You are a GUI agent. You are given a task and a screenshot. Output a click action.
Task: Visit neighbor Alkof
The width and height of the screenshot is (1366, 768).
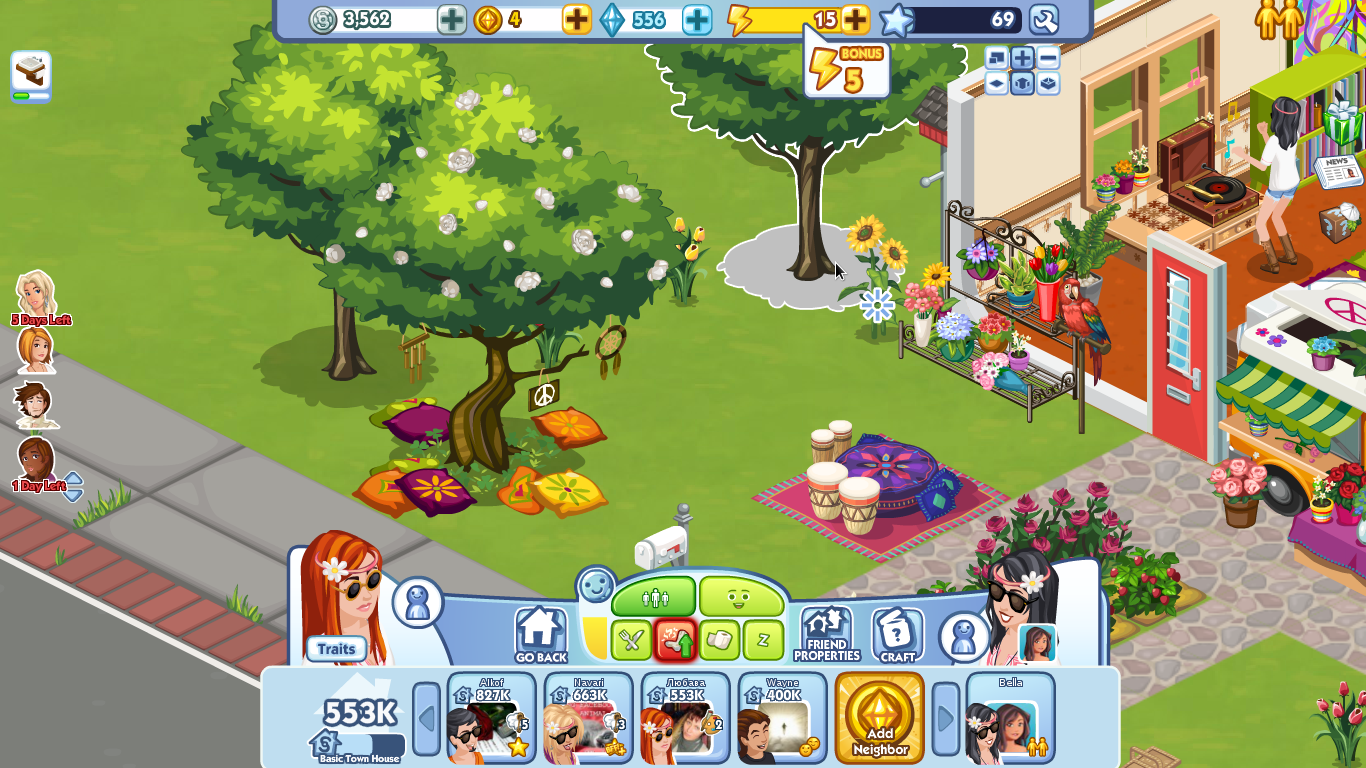click(x=491, y=719)
